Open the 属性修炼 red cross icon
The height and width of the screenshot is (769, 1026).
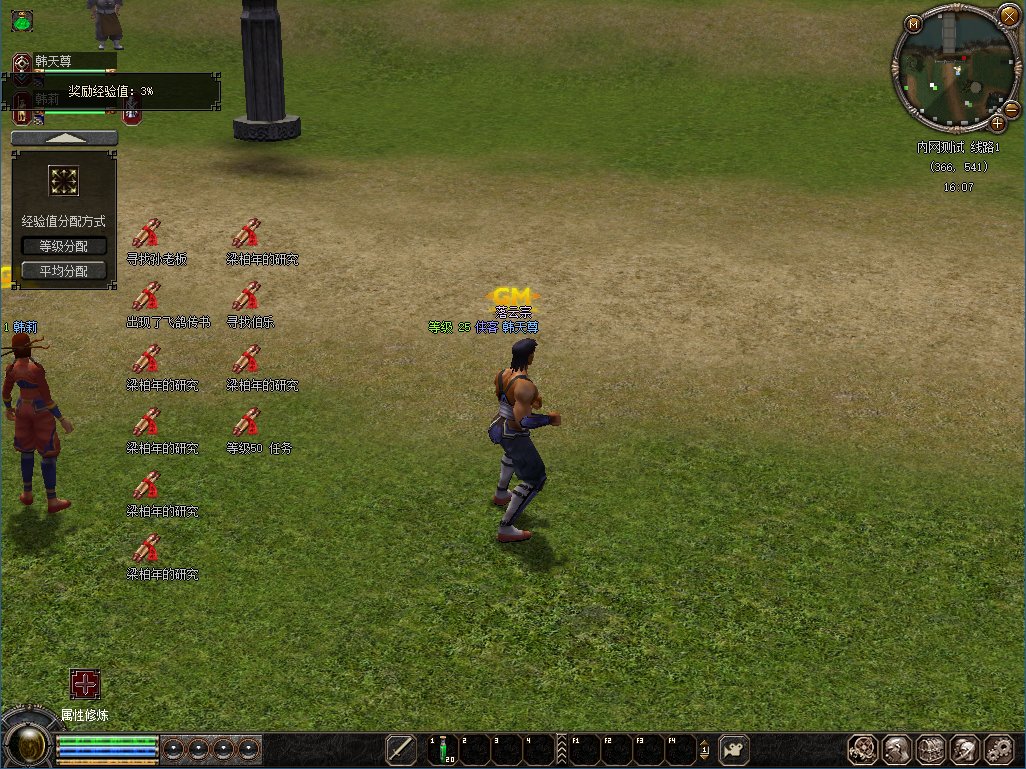pos(85,684)
